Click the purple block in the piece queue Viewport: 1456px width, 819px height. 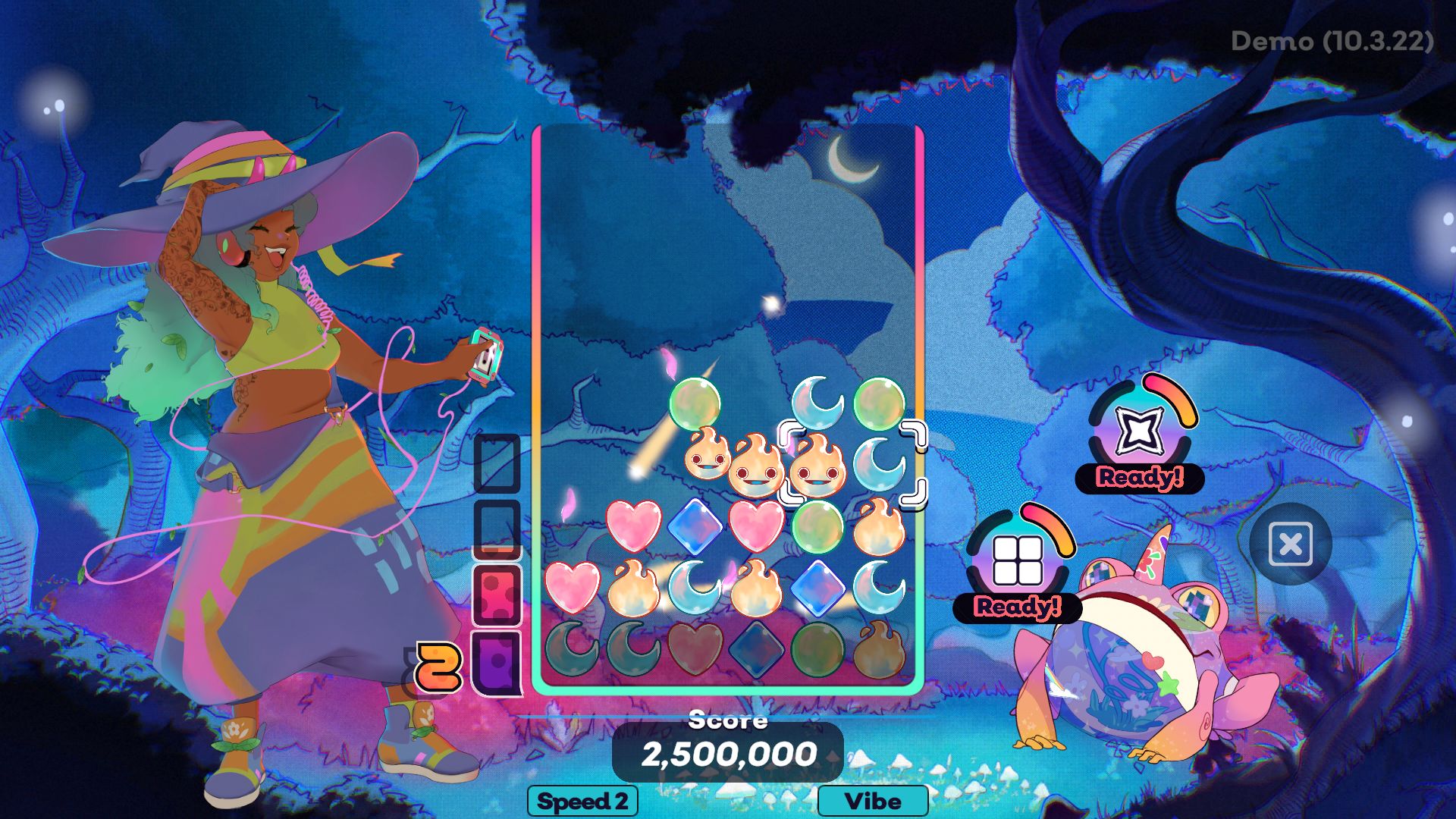point(497,661)
